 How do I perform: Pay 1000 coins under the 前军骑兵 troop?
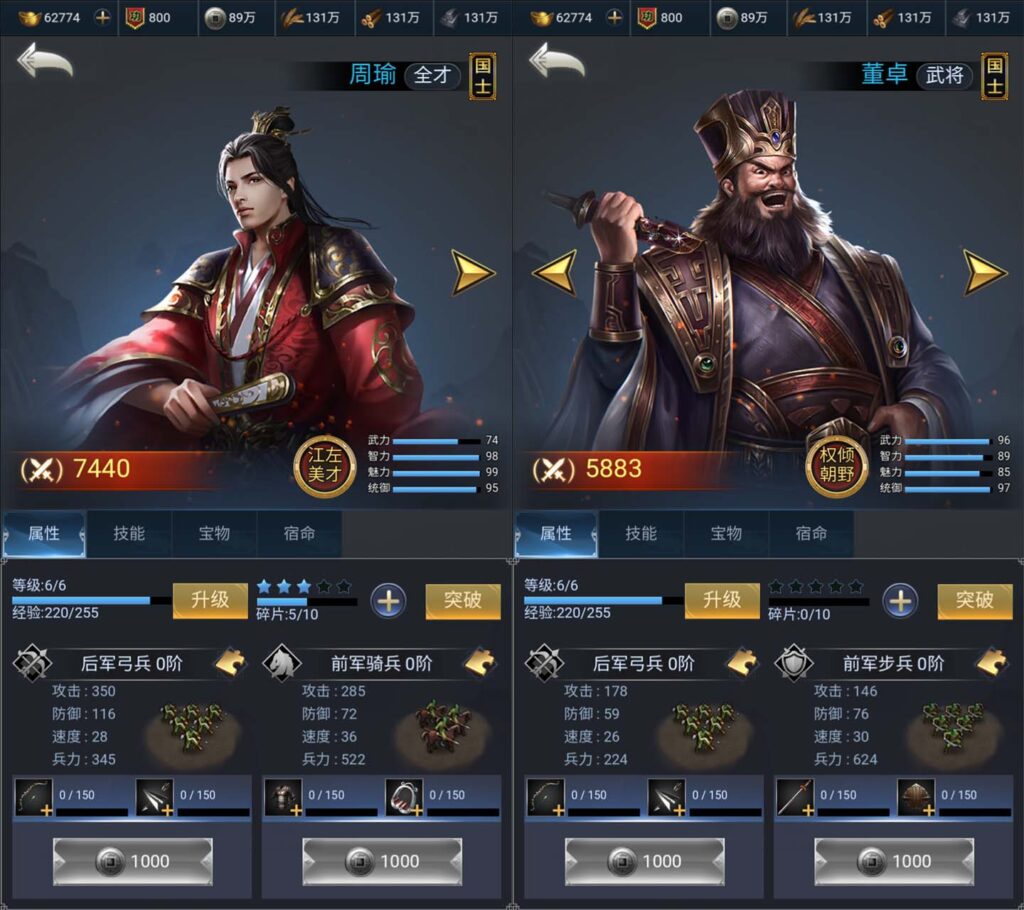[x=382, y=861]
